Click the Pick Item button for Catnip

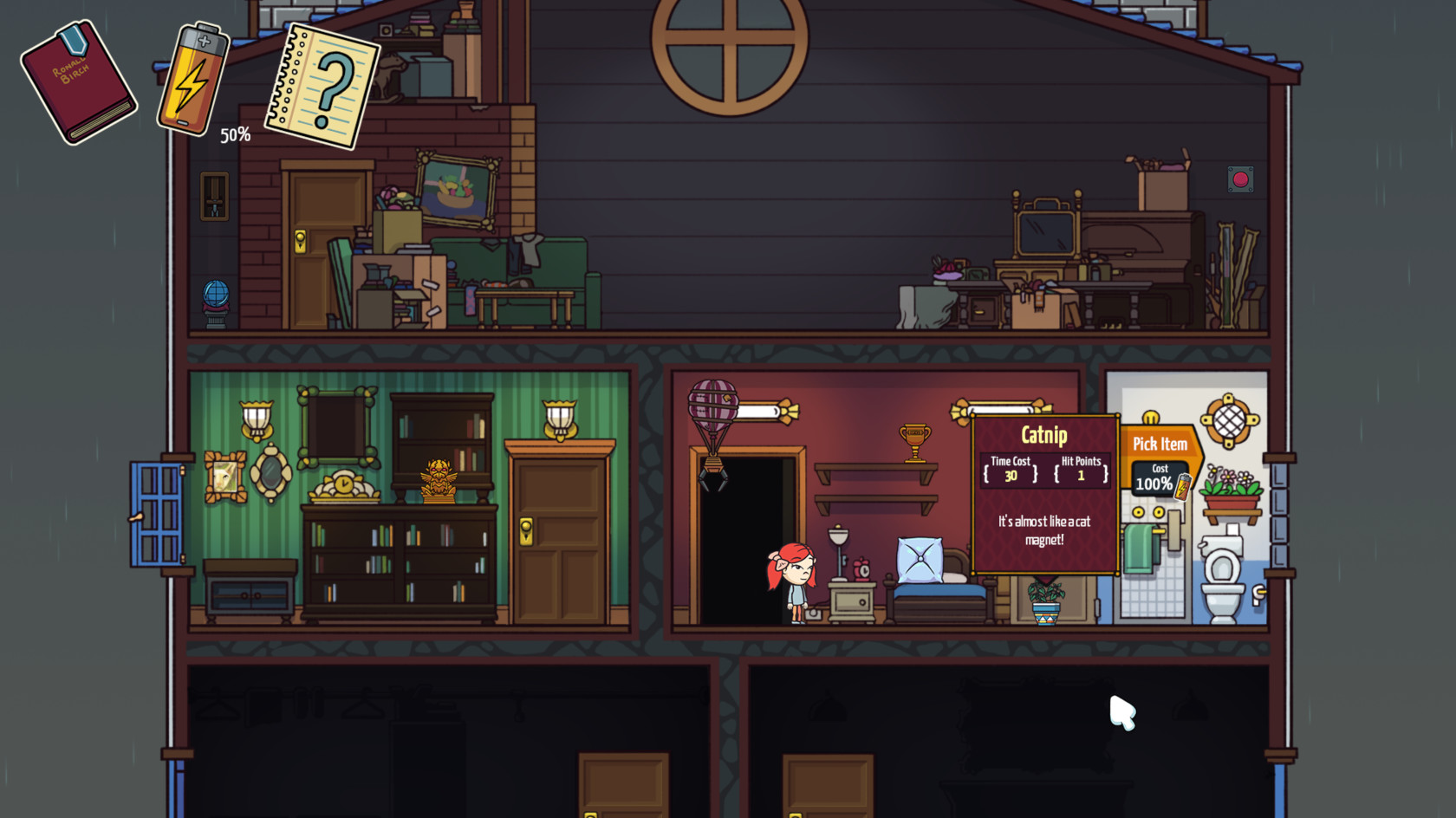coord(1159,444)
